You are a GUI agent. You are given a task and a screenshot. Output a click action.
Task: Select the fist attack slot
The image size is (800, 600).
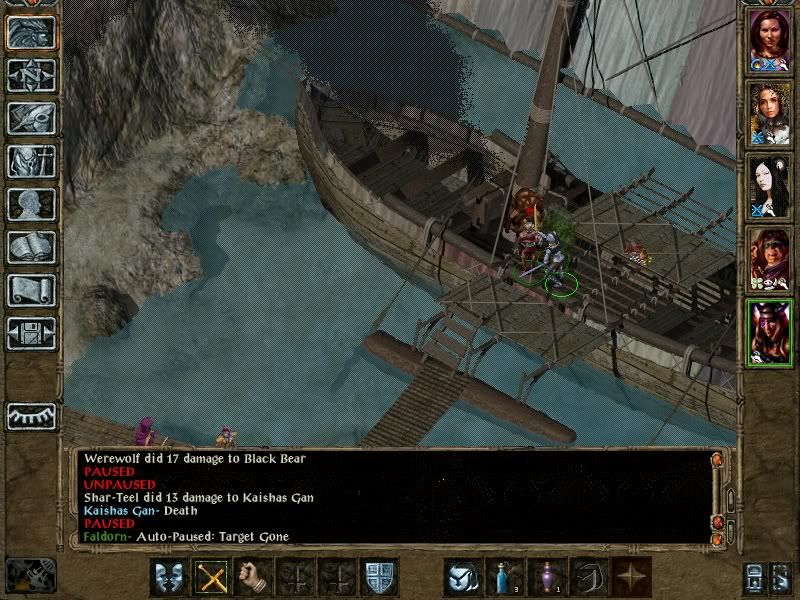pyautogui.click(x=252, y=577)
